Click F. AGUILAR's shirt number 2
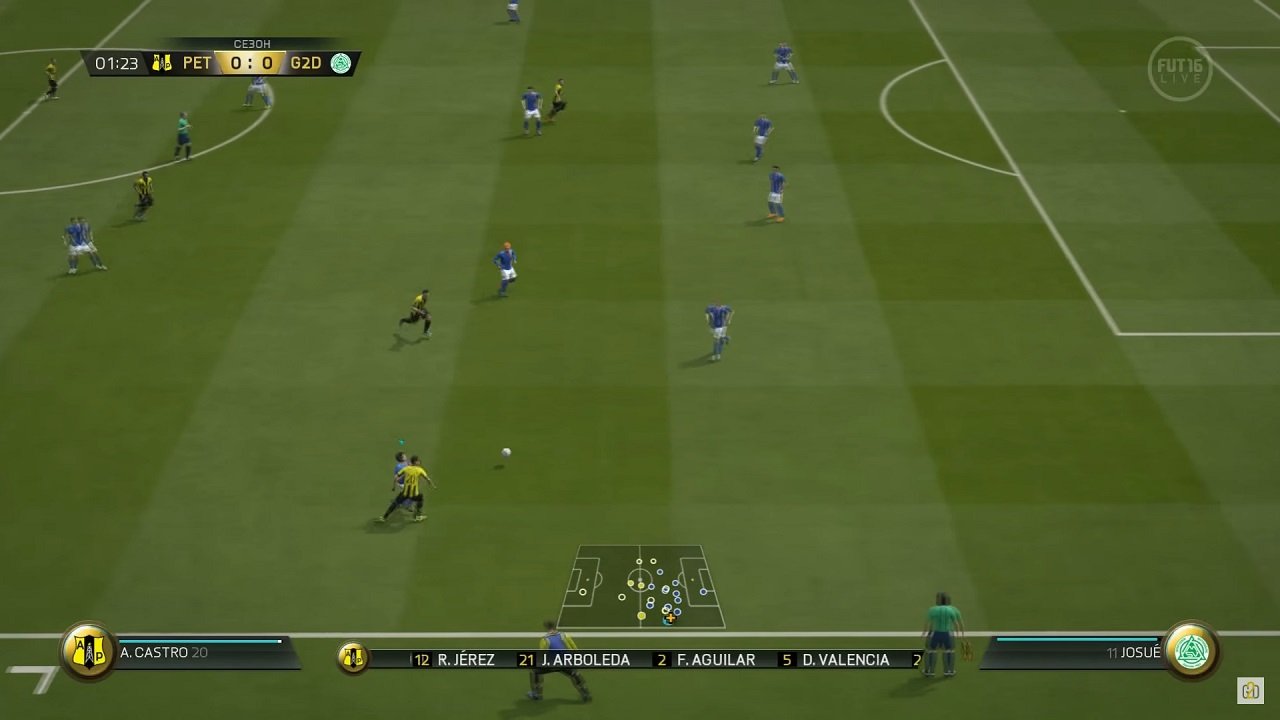Viewport: 1280px width, 720px height. click(x=662, y=659)
